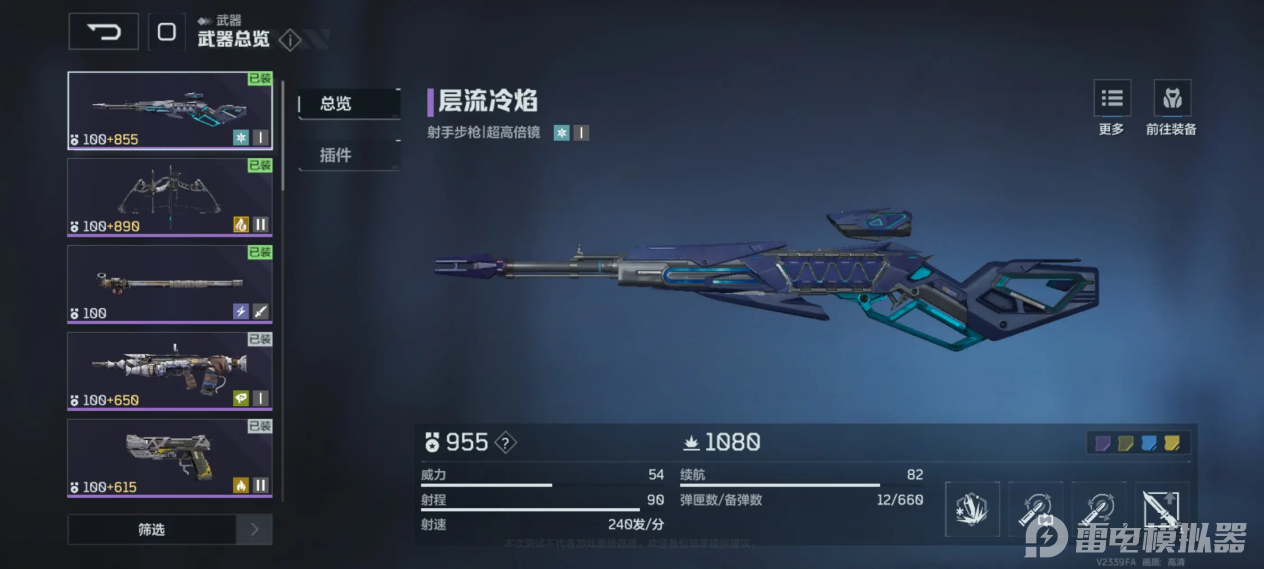1264x569 pixels.
Task: Pick the long staff melee weapon card
Action: pos(170,284)
